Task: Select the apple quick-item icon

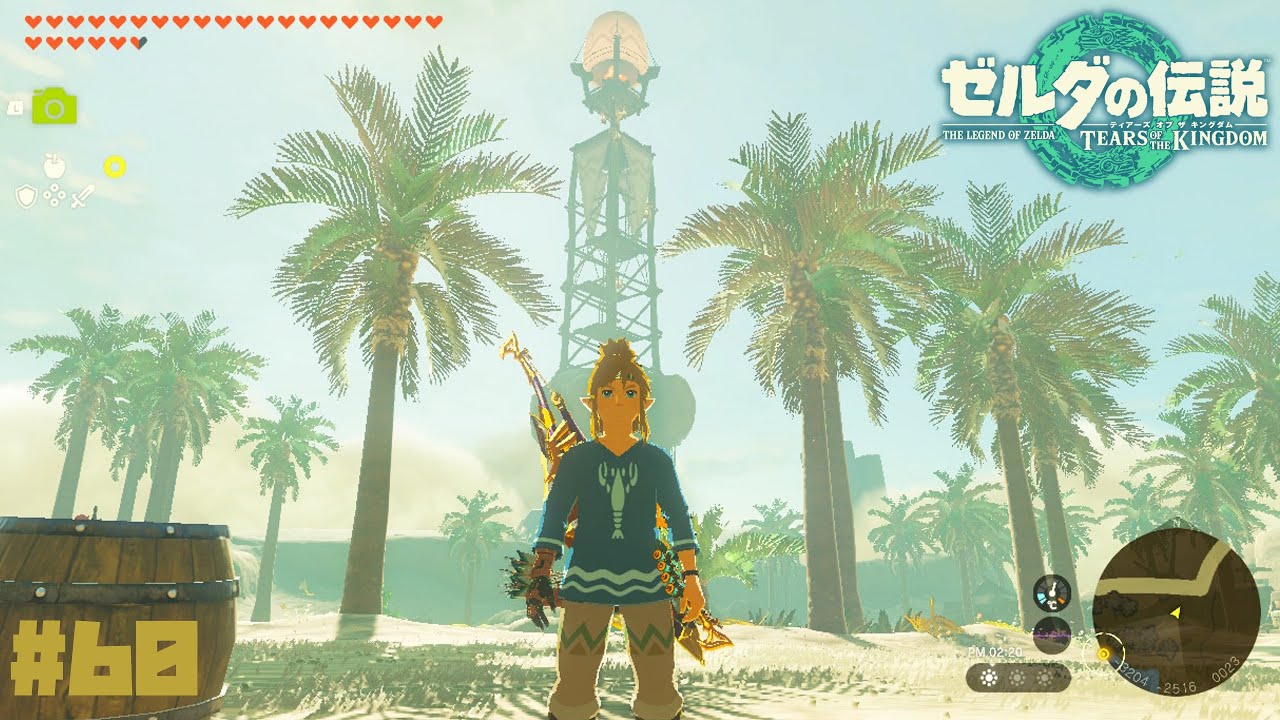Action: 54,166
